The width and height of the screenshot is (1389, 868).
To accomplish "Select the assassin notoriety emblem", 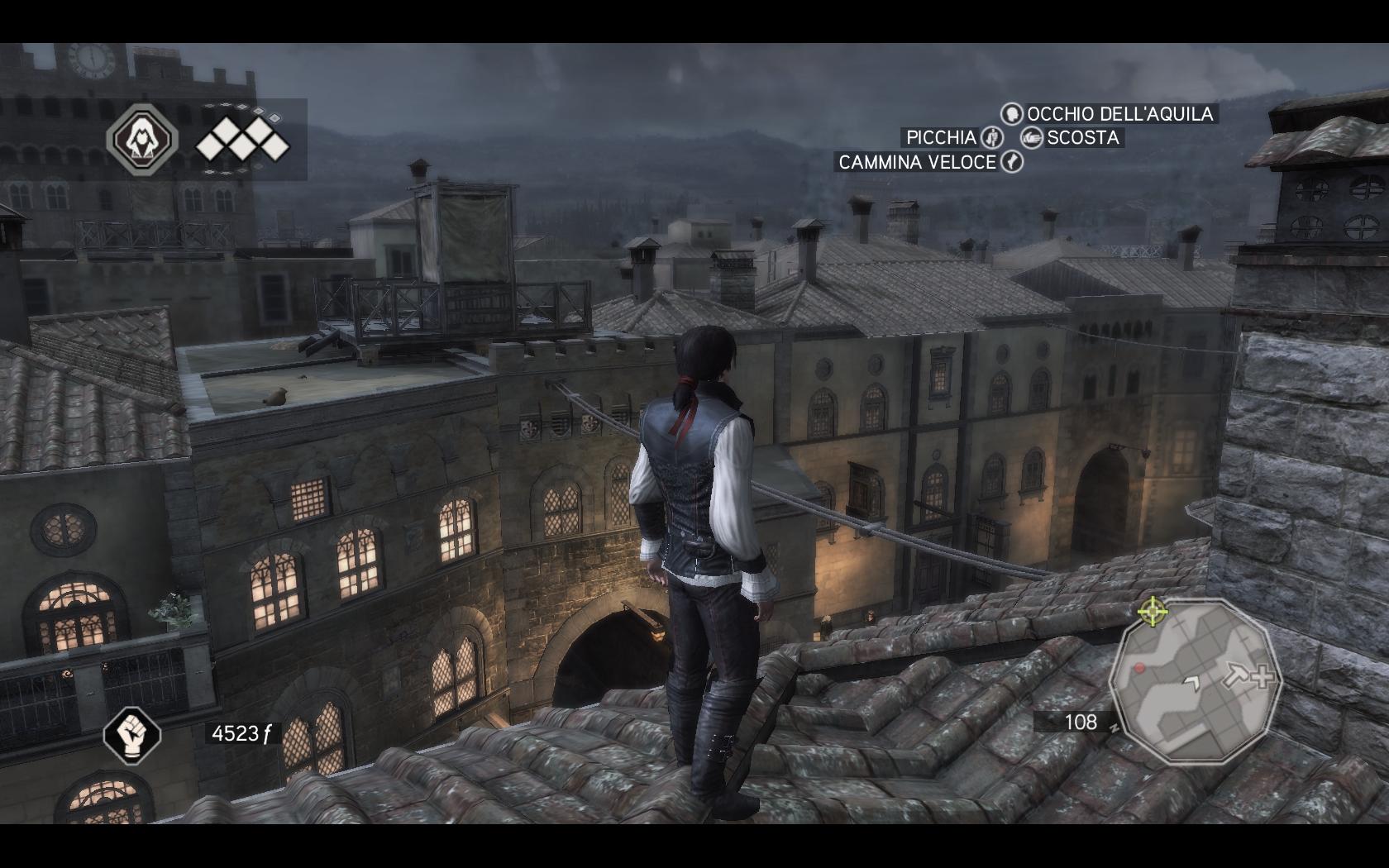I will (x=145, y=141).
